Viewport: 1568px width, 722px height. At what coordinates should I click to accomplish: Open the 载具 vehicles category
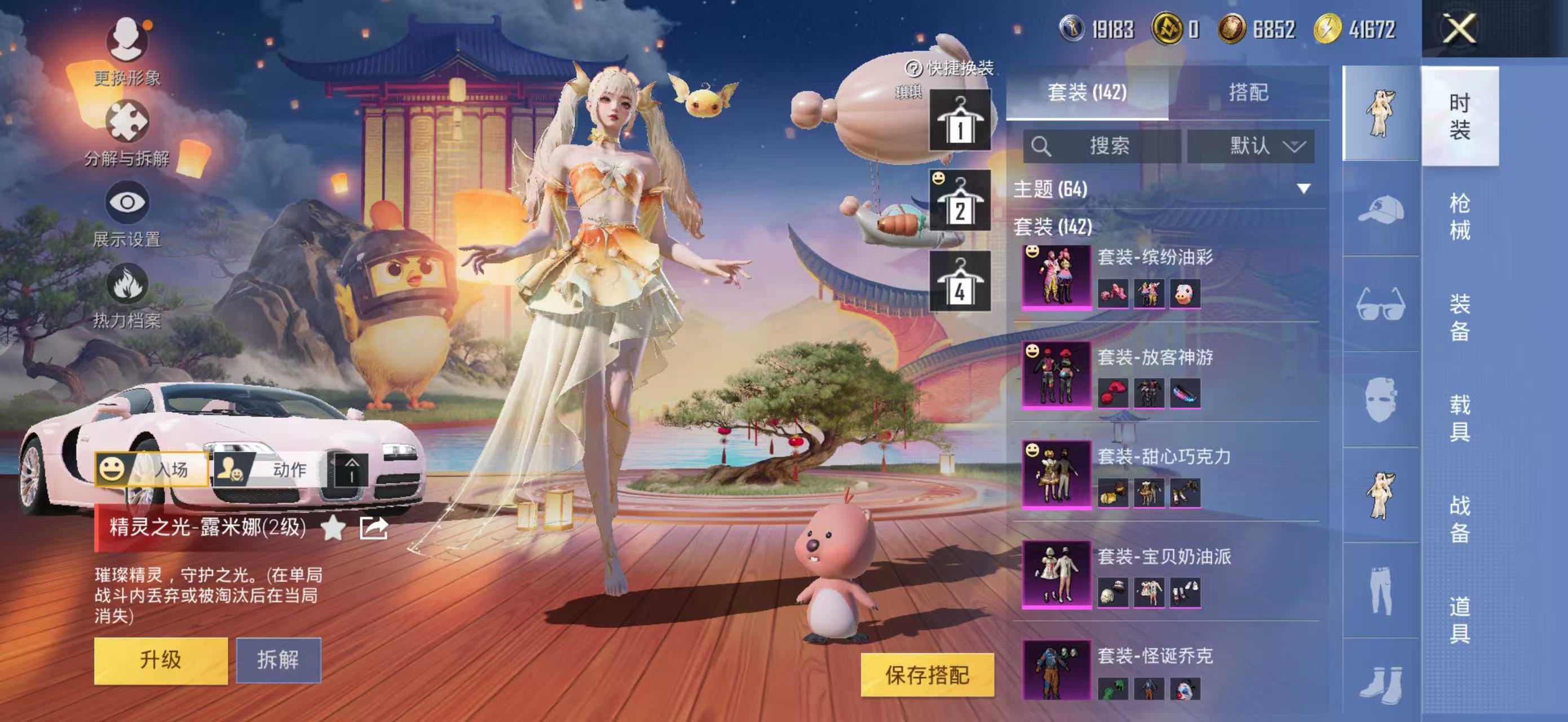pos(1459,417)
